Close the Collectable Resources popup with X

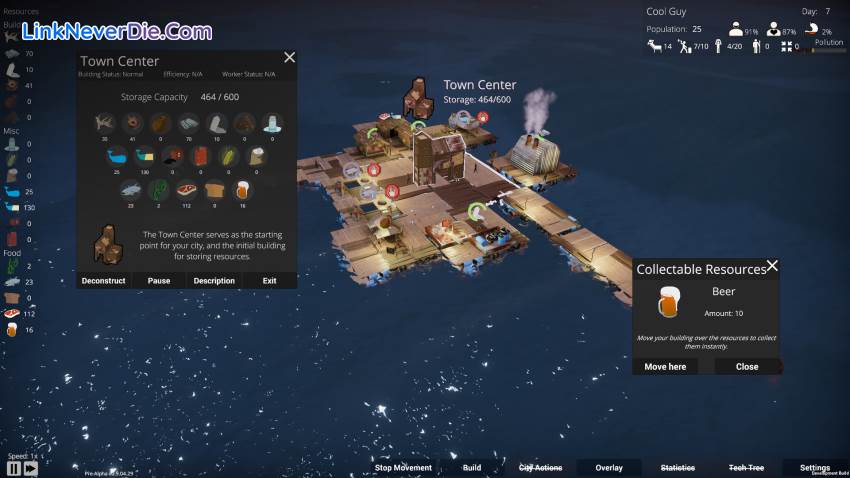pyautogui.click(x=772, y=267)
